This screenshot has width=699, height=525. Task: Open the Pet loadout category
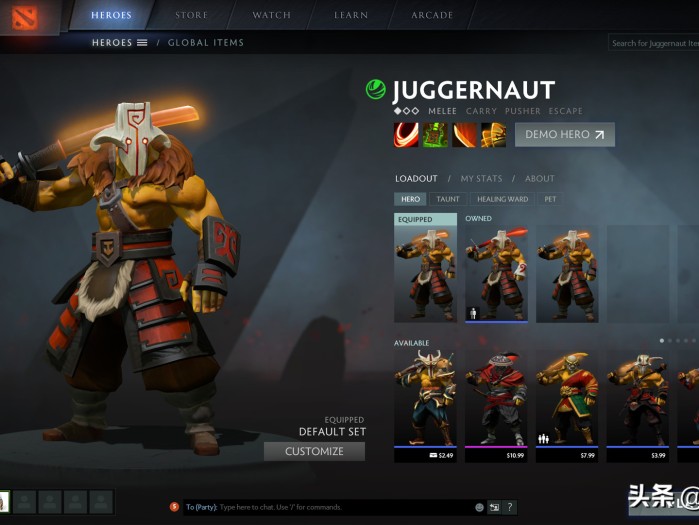tap(549, 199)
